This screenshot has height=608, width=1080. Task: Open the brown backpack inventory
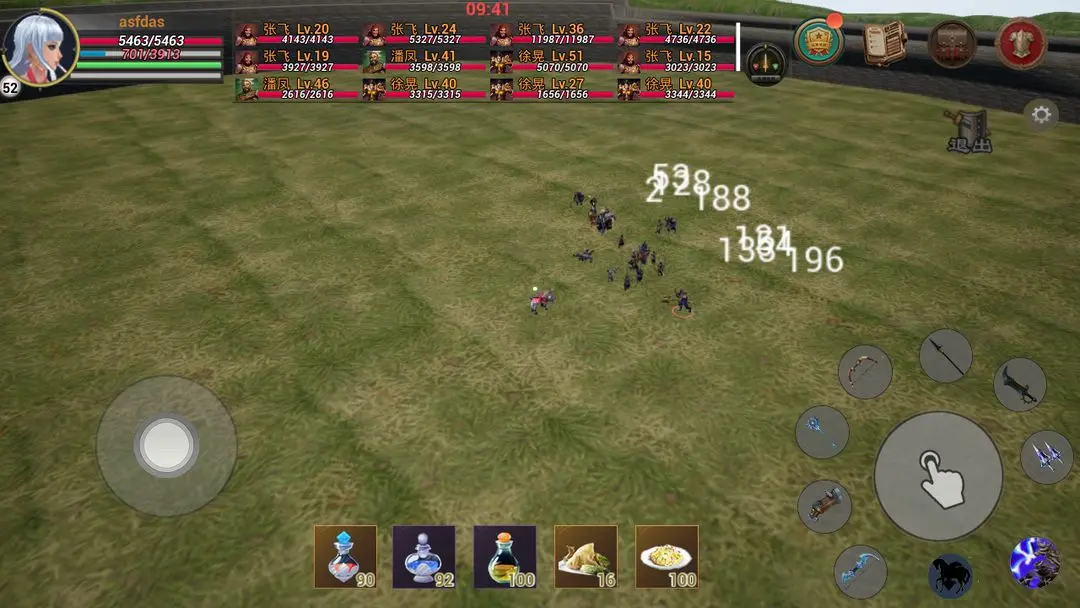[x=952, y=43]
